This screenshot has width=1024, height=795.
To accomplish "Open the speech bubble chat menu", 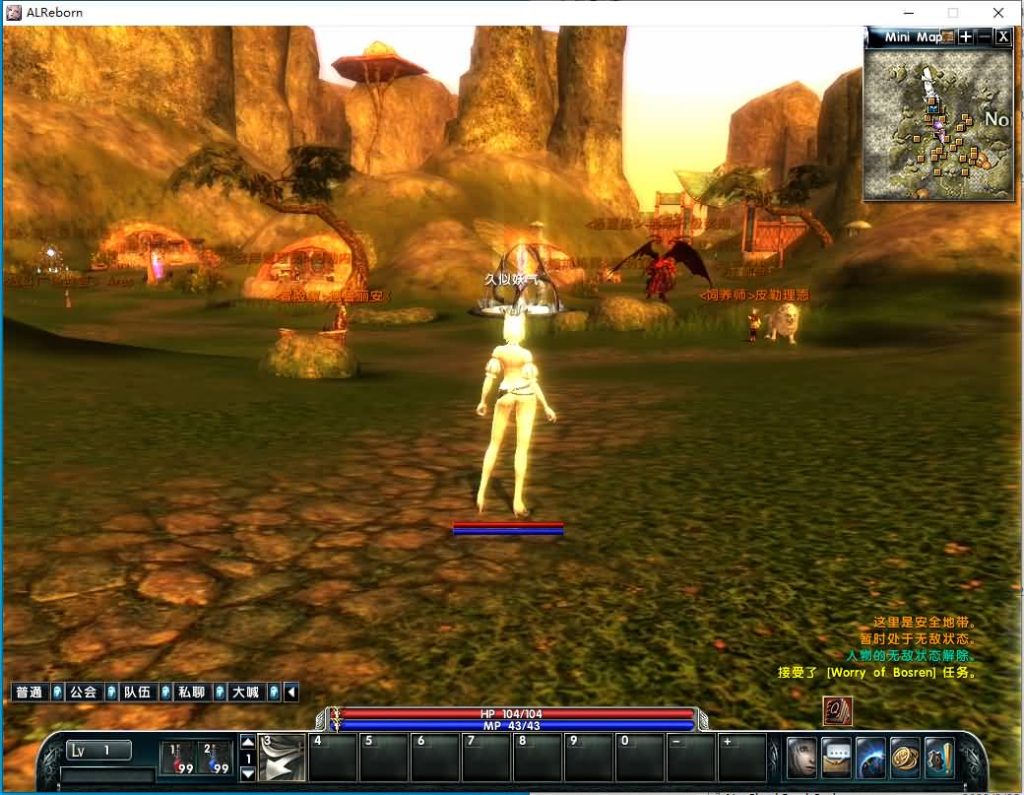I will pyautogui.click(x=836, y=758).
